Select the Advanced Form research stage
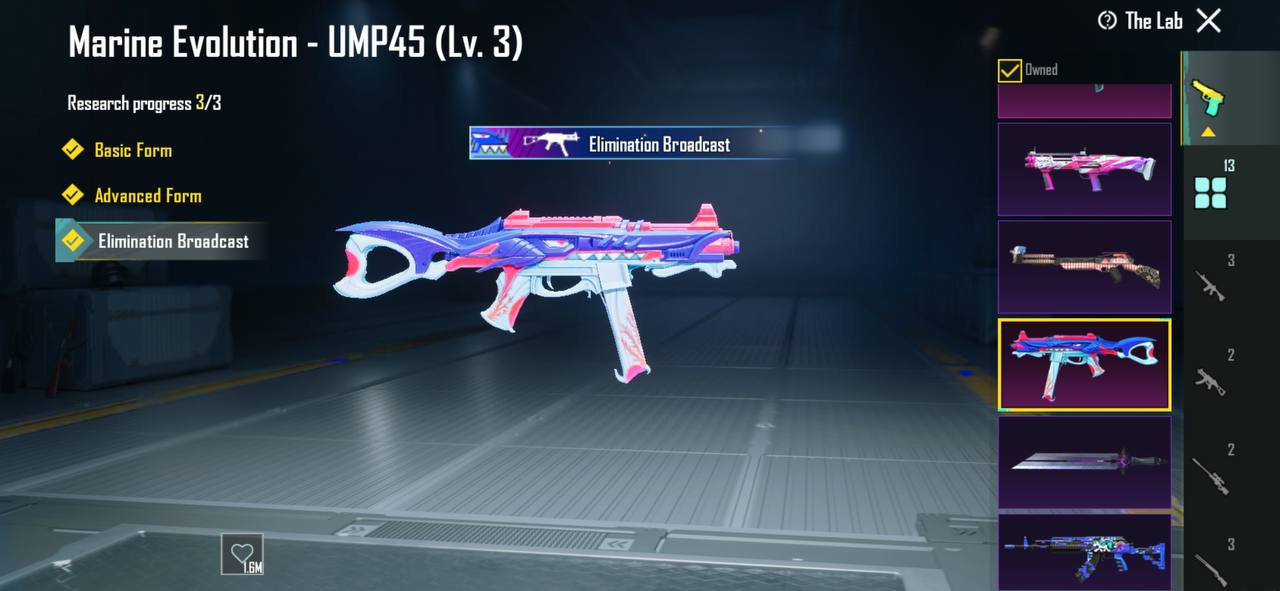Screen dimensions: 1280x591 pyautogui.click(x=147, y=196)
